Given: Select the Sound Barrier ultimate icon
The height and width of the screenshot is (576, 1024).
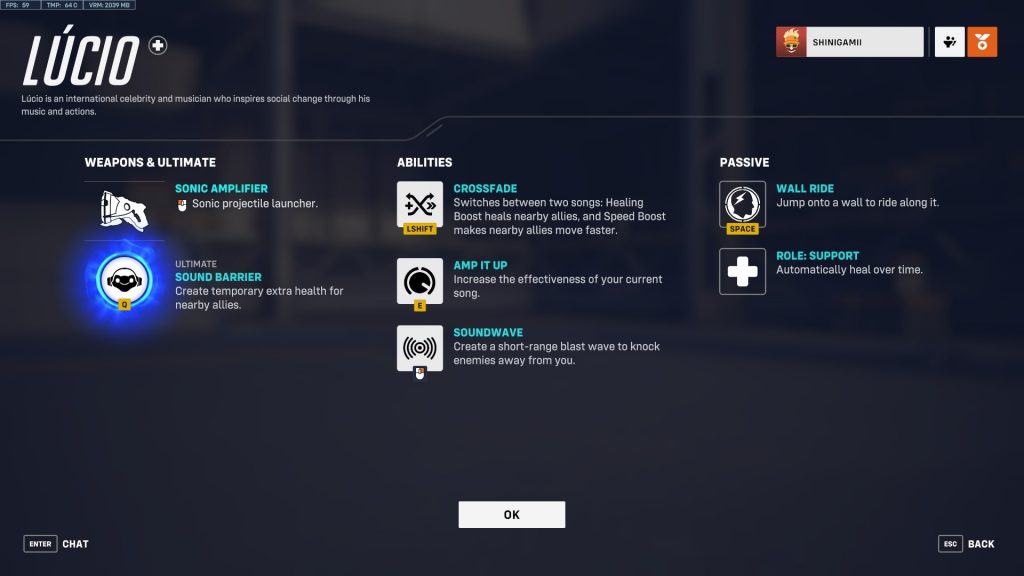Looking at the screenshot, I should (x=124, y=280).
